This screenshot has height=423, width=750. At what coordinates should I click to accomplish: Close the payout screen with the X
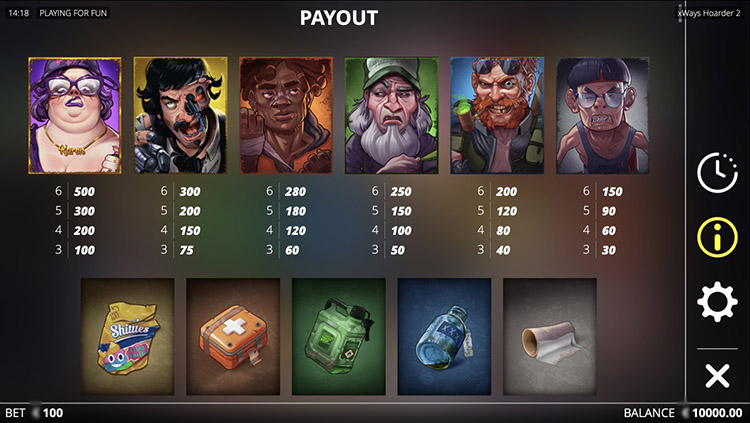(716, 376)
